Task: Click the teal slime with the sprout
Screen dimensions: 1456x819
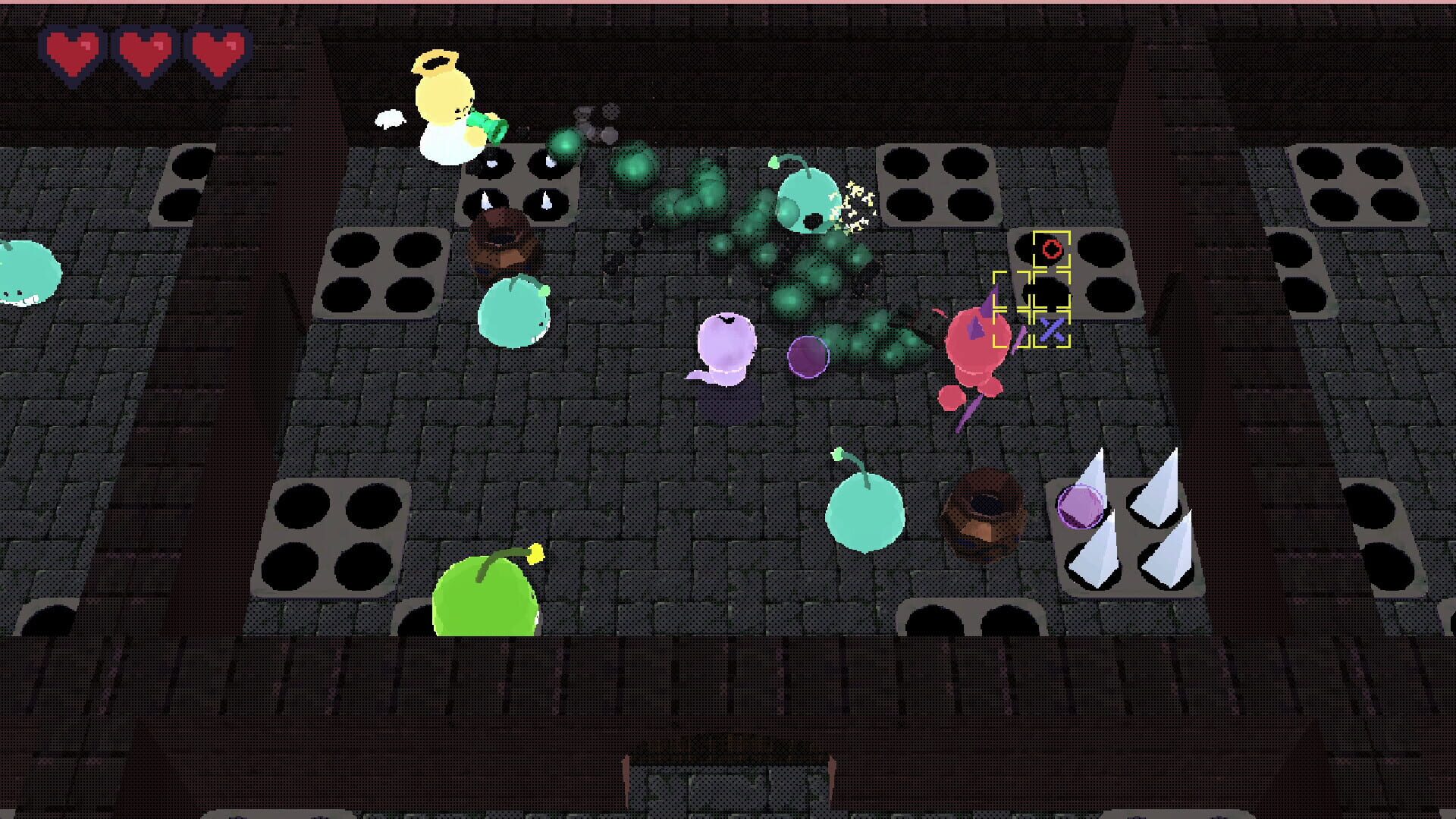Action: click(x=864, y=512)
